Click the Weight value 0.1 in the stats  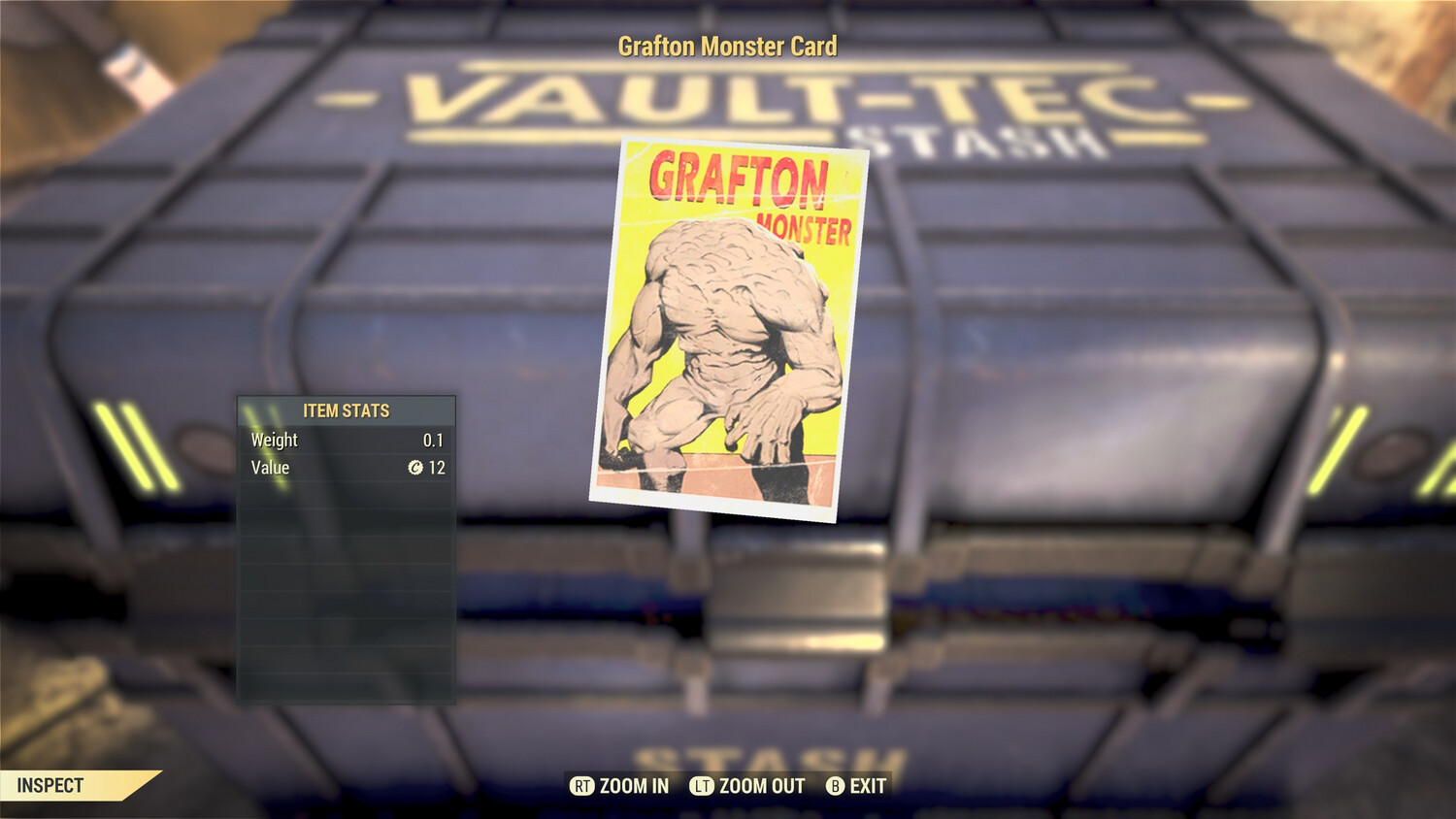point(435,440)
